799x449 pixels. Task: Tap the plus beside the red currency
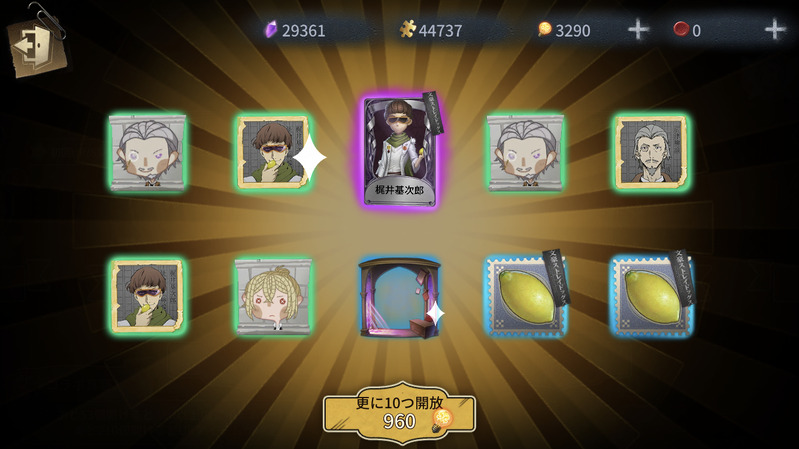[x=774, y=30]
